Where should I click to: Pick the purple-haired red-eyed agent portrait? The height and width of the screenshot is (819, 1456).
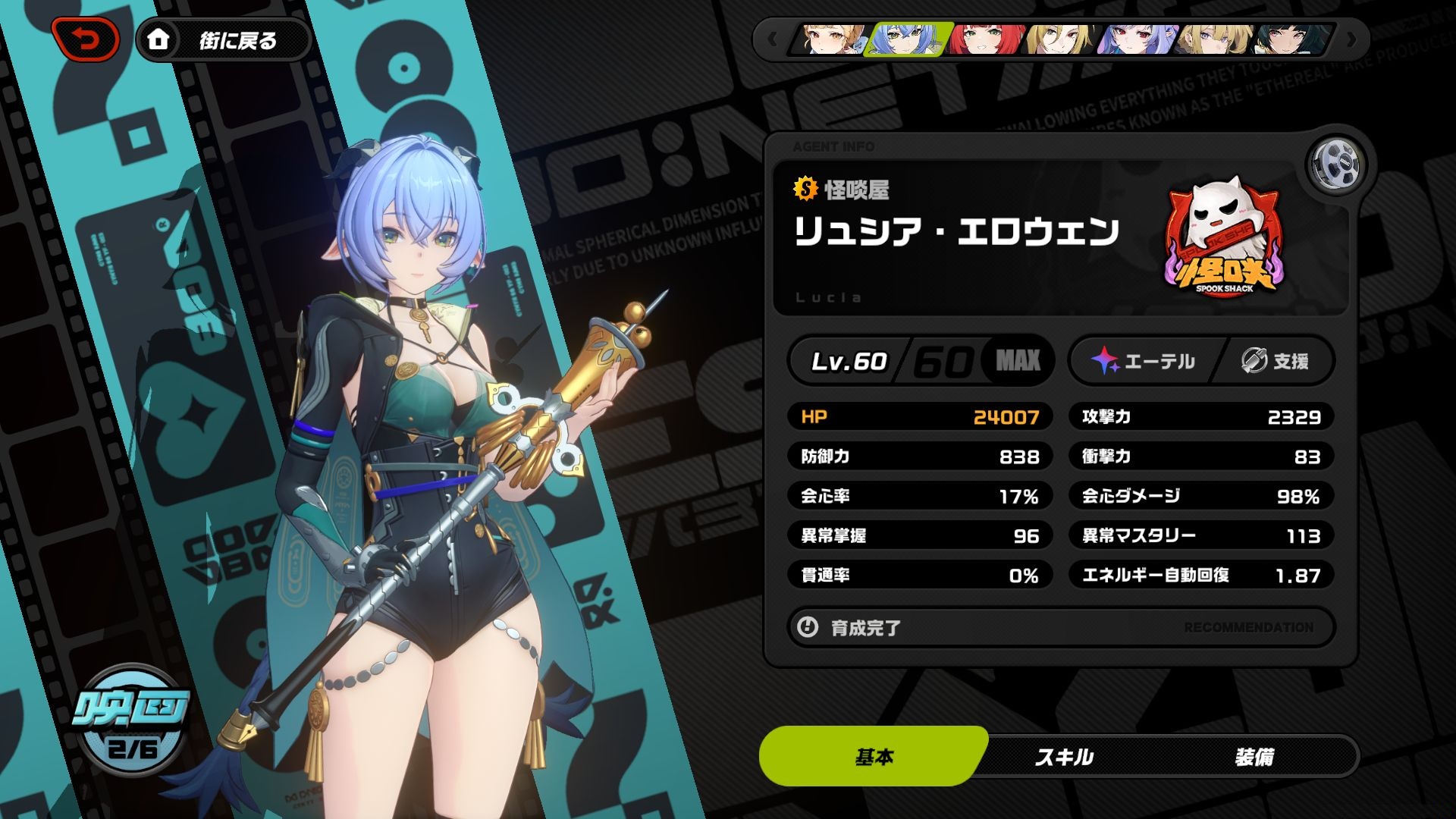pyautogui.click(x=1137, y=39)
